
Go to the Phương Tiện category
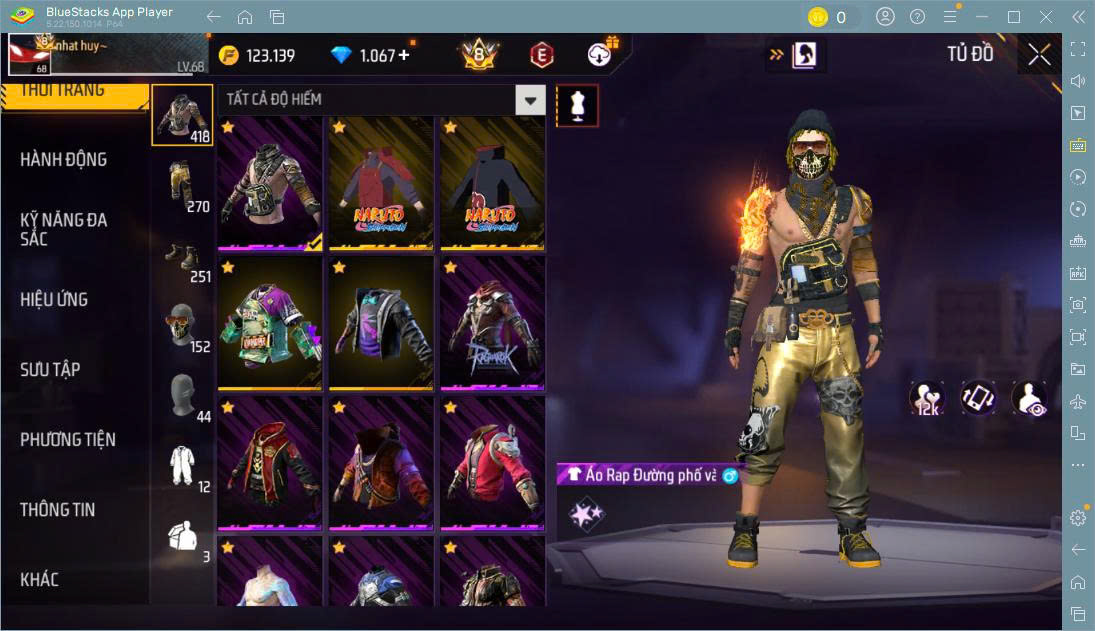point(68,439)
